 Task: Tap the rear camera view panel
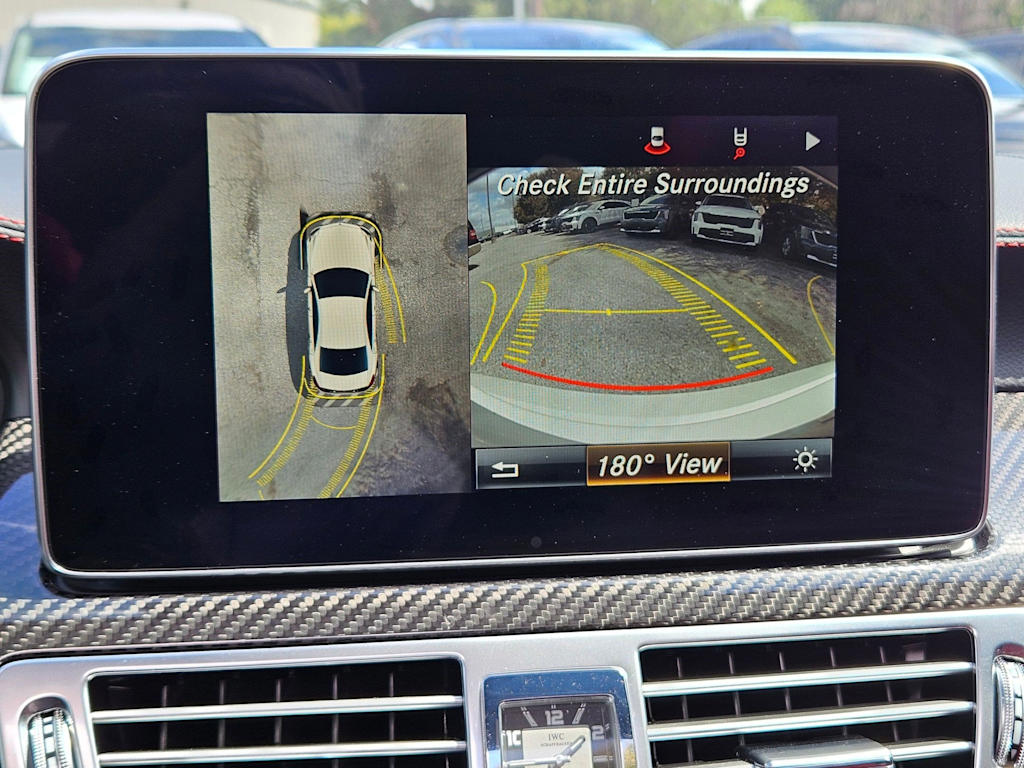[x=652, y=305]
